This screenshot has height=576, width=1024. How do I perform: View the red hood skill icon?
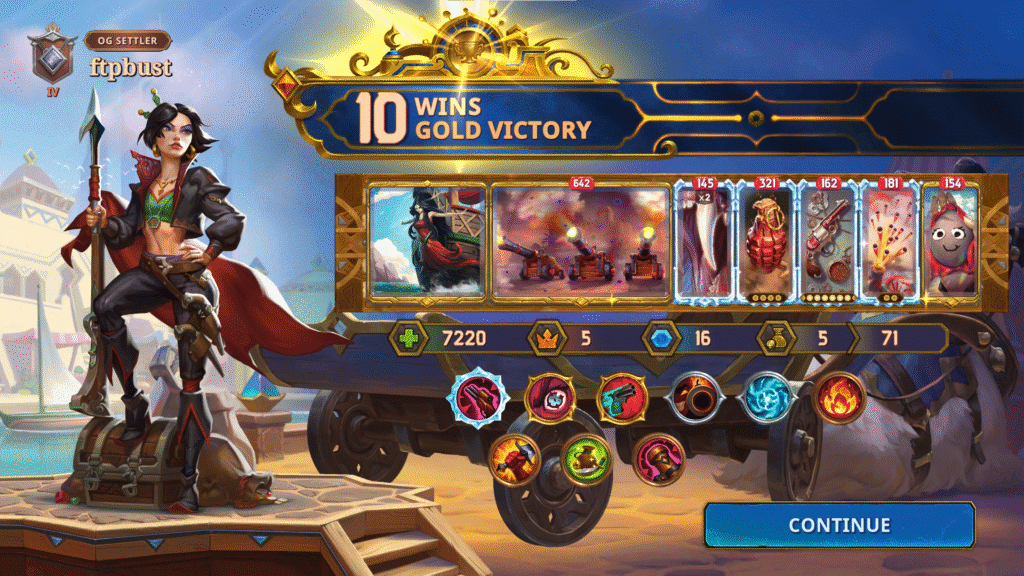[549, 397]
